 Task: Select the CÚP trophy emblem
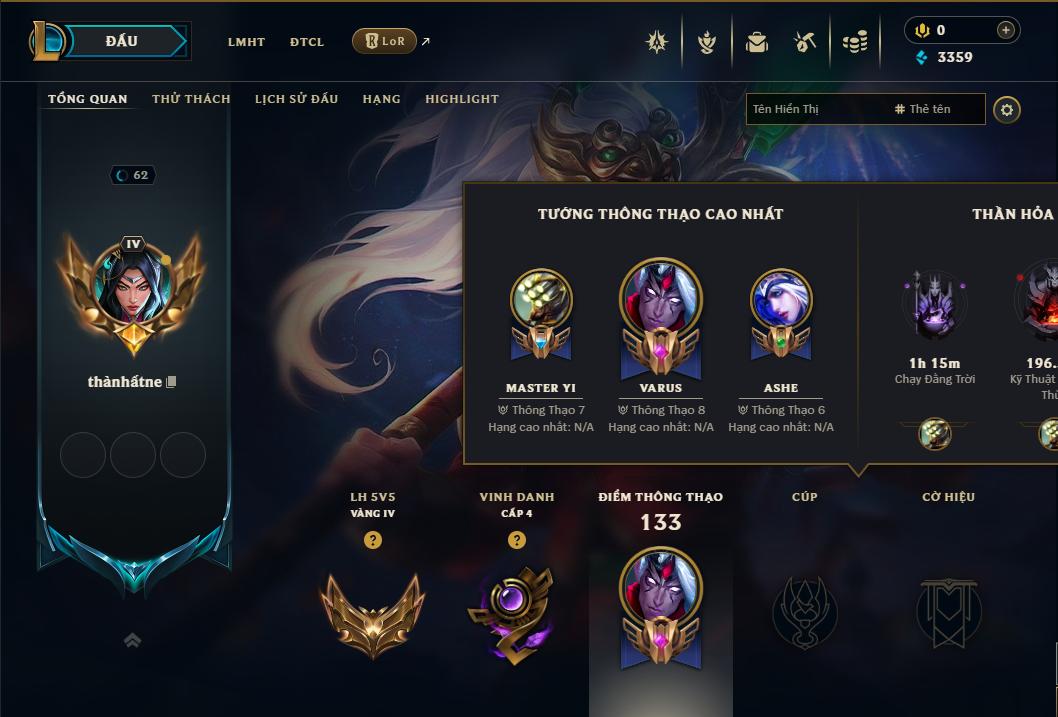[804, 611]
